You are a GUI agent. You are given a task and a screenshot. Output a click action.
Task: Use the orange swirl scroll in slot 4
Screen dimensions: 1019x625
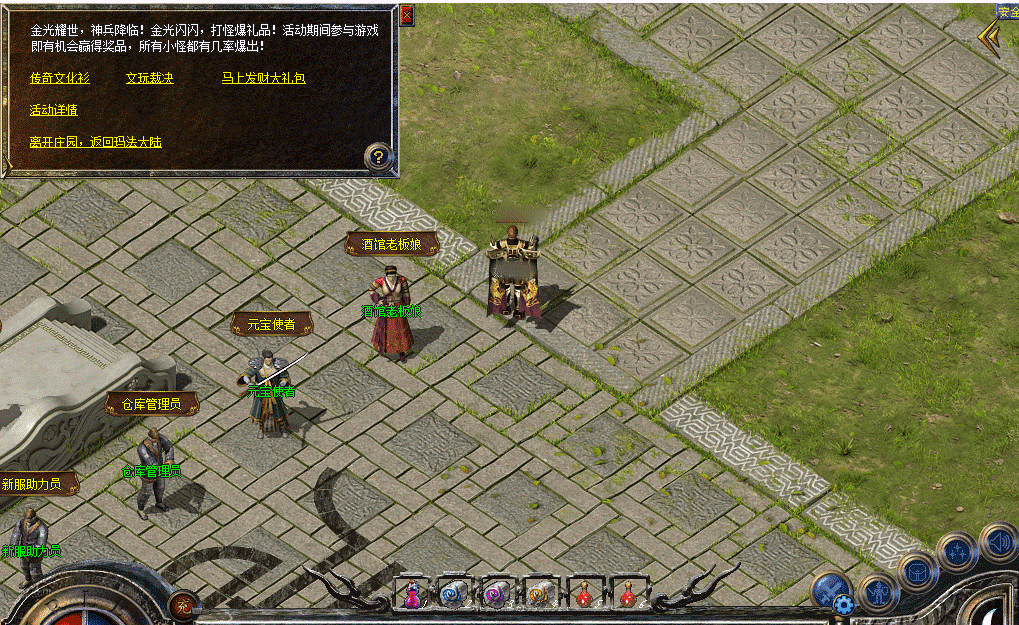point(539,594)
